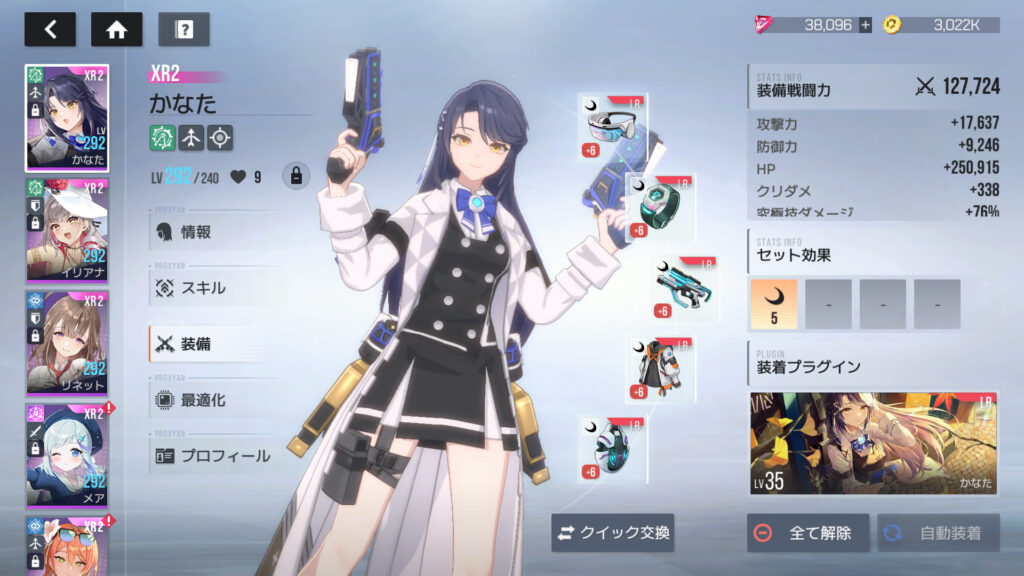Remove all gear with 全て解除
This screenshot has width=1024, height=576.
tap(807, 533)
